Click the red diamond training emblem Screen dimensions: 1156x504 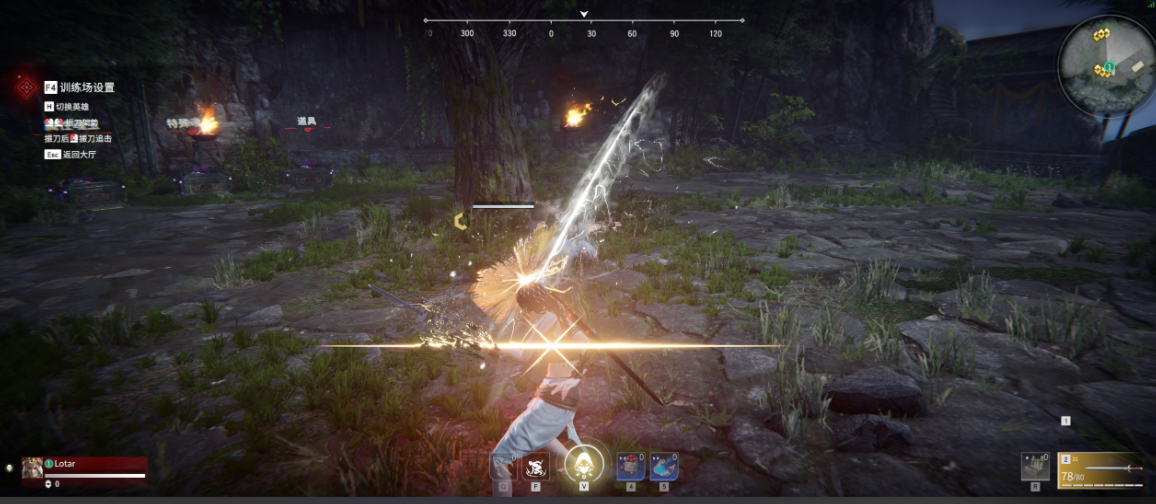point(25,87)
